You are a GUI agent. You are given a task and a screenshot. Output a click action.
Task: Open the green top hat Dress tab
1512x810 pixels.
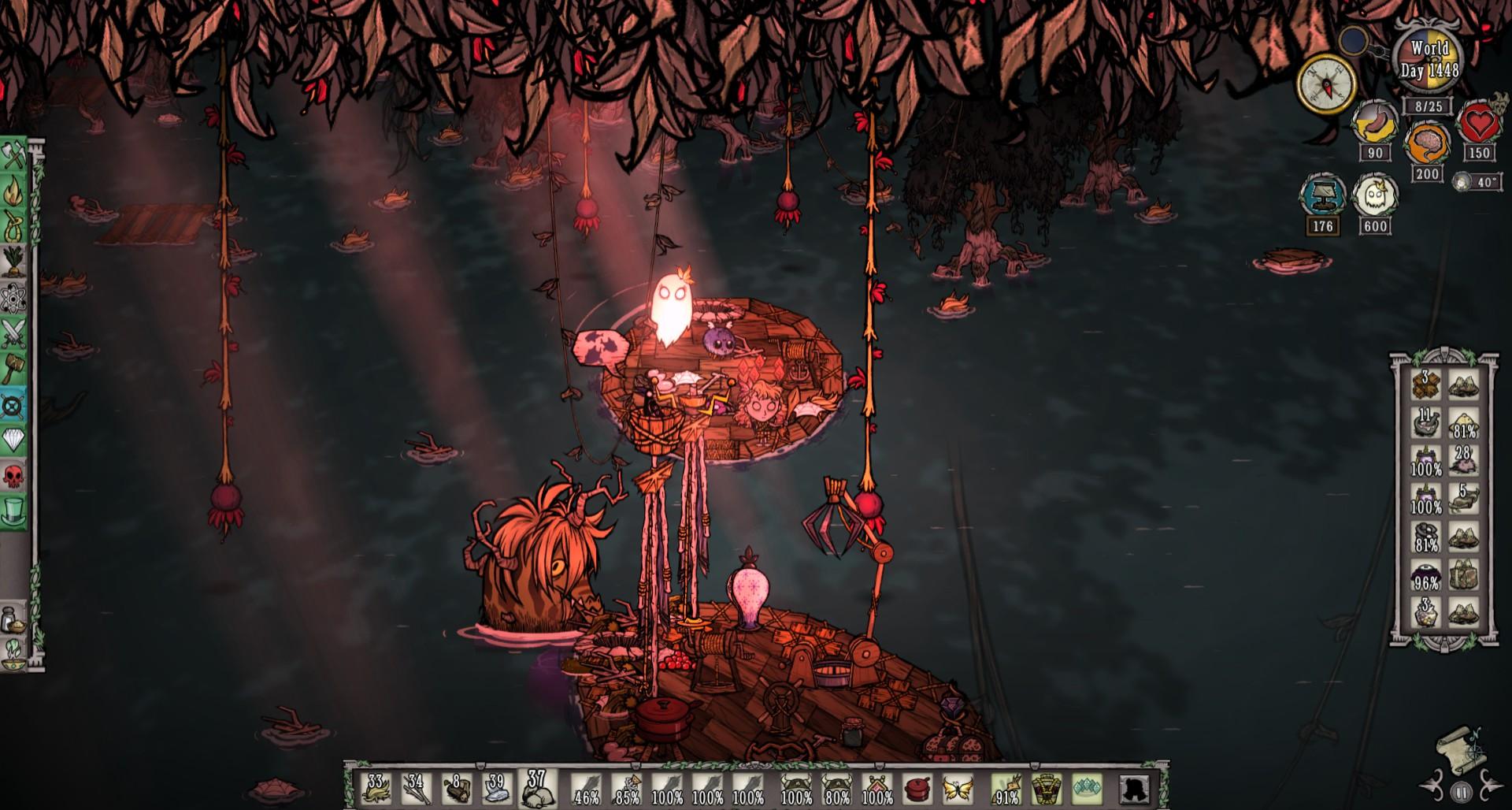point(14,511)
